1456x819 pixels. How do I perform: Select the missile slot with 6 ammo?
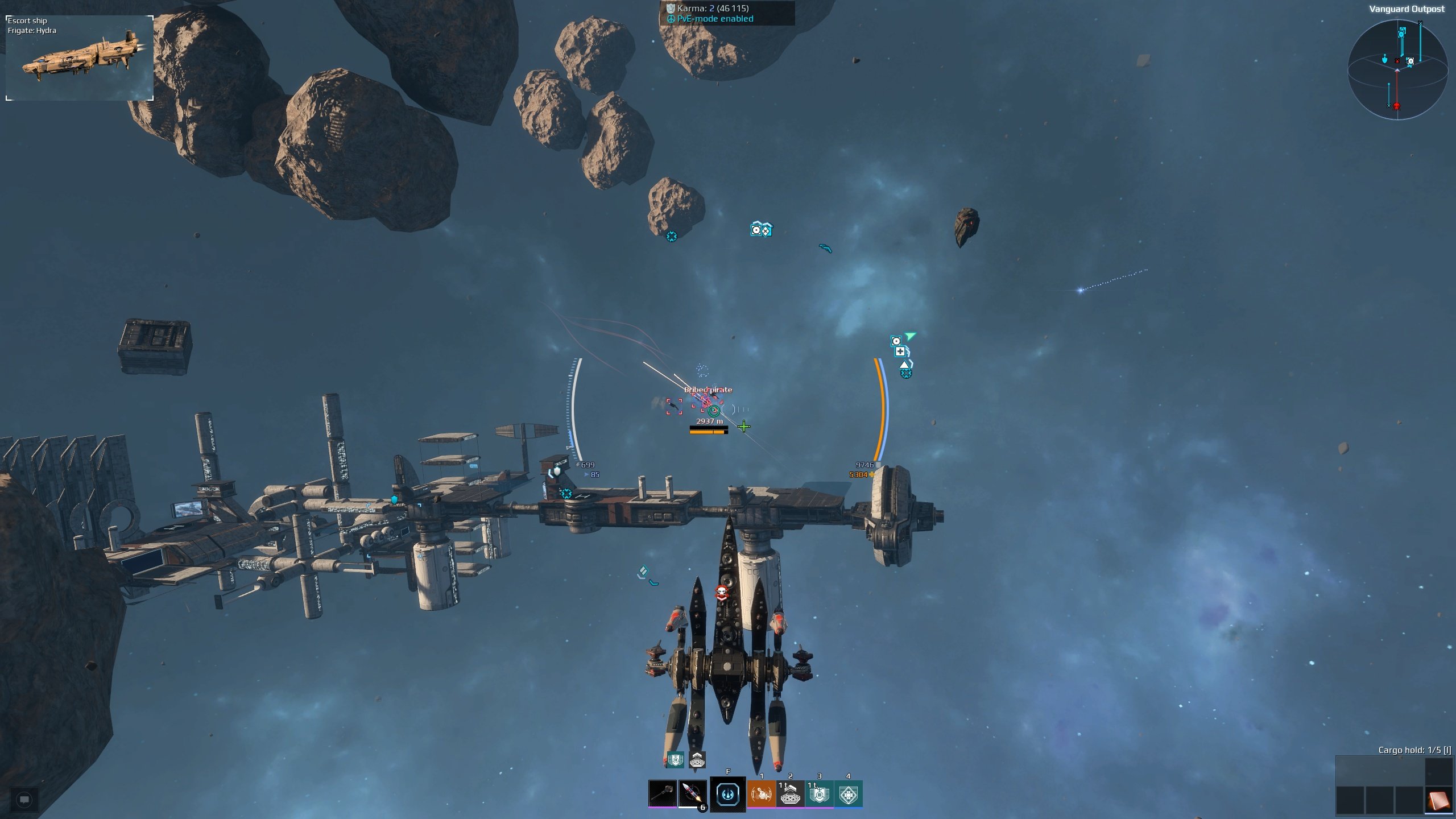[692, 793]
